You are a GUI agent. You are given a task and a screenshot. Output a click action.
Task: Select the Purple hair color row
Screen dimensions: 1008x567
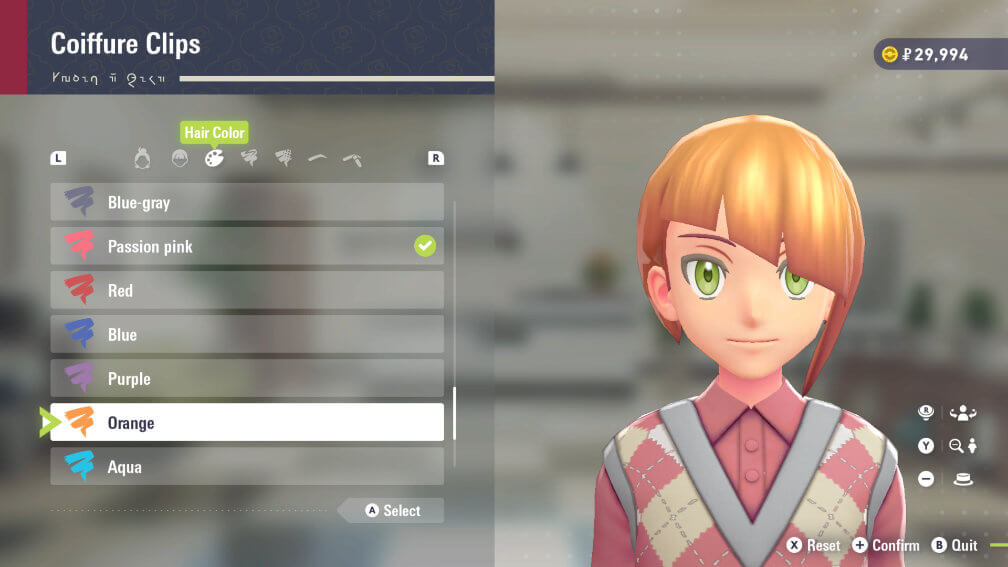pos(247,378)
